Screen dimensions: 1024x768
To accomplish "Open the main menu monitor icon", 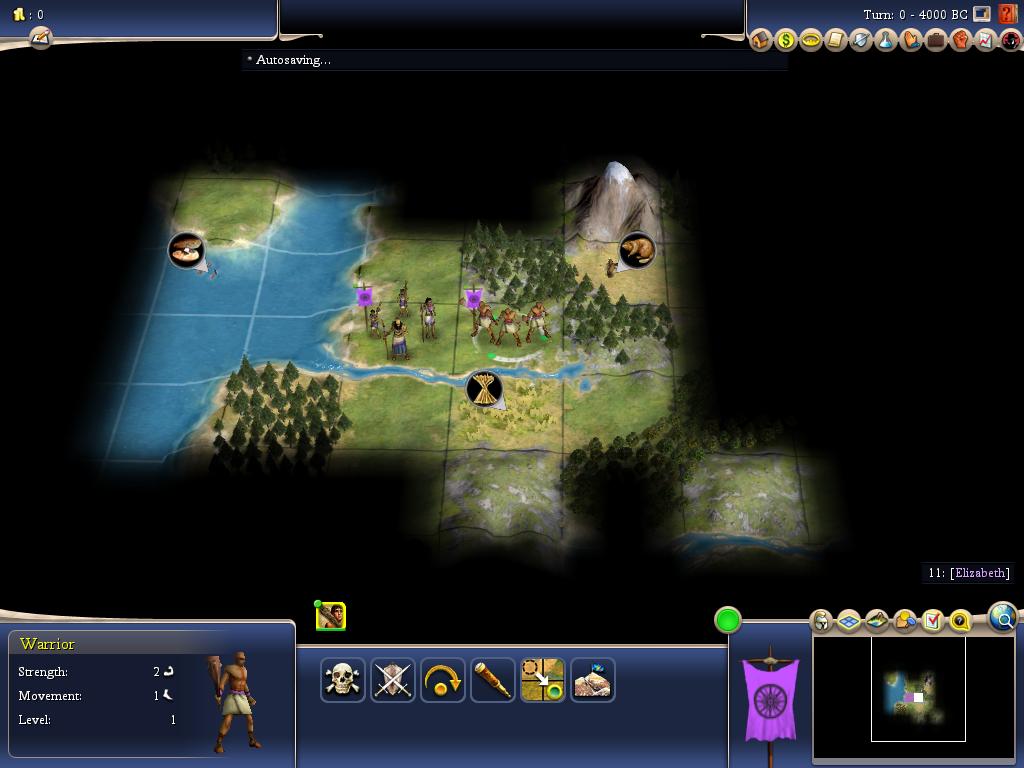I will [x=982, y=14].
